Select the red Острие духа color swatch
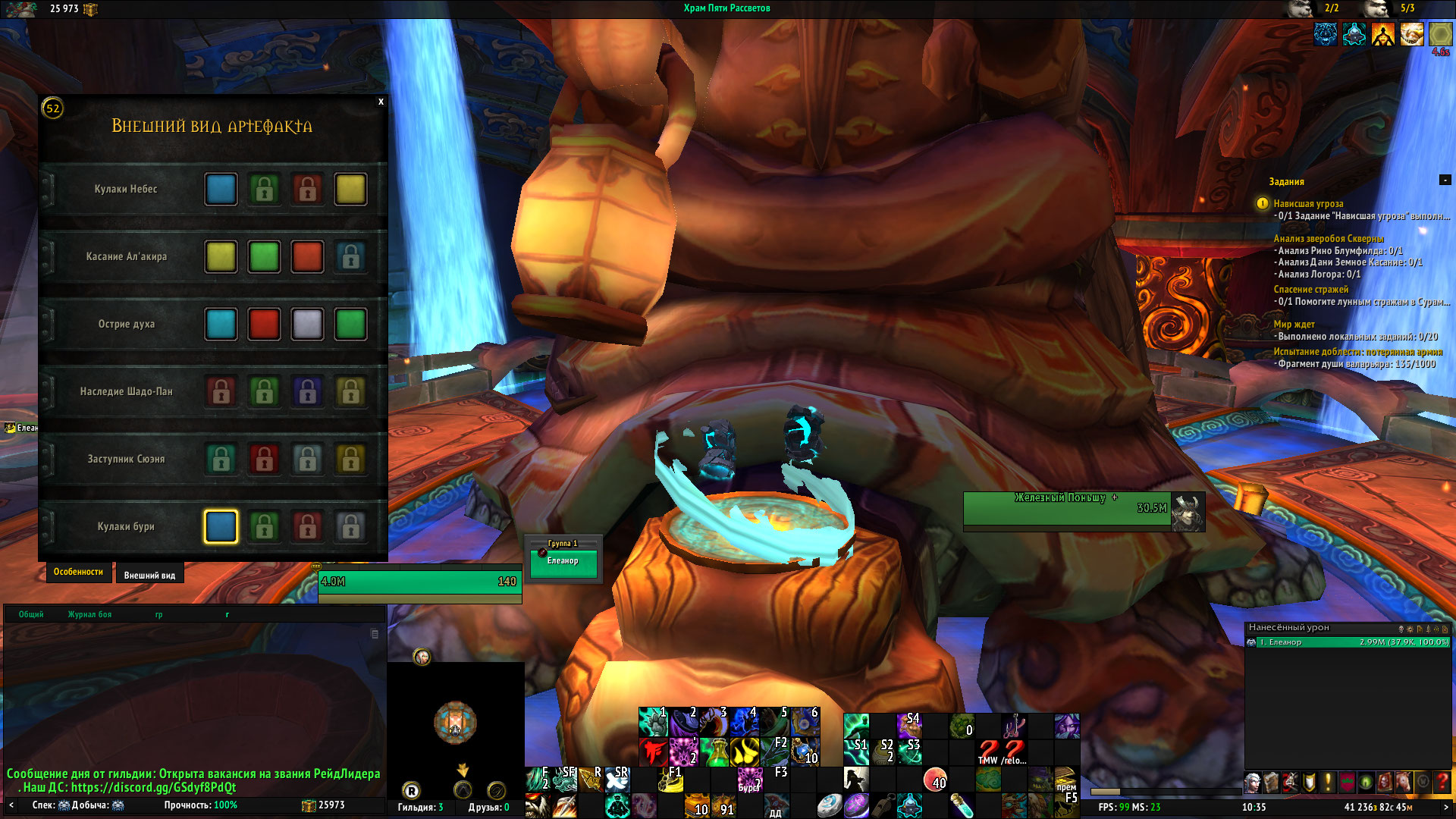Image resolution: width=1456 pixels, height=819 pixels. coord(264,325)
